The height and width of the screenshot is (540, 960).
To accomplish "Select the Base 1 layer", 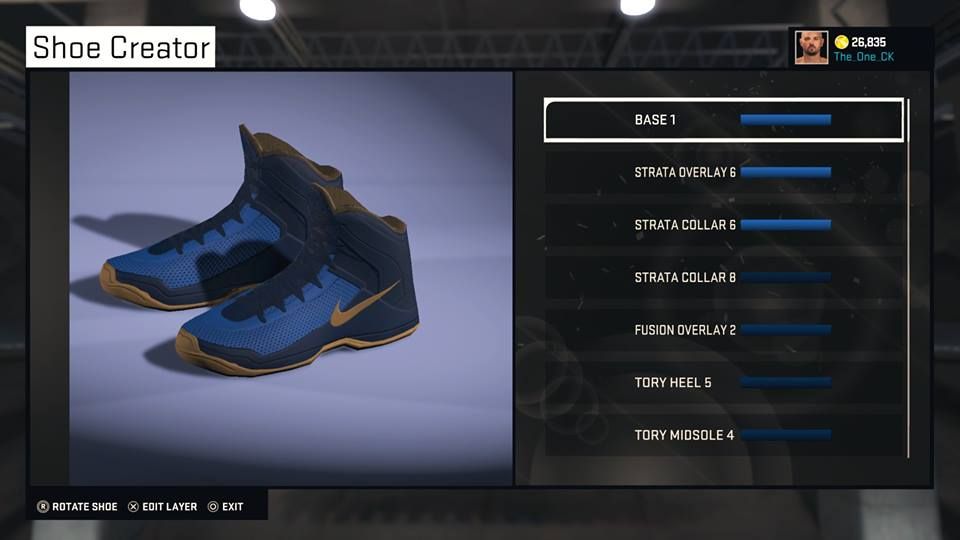I will pos(723,120).
